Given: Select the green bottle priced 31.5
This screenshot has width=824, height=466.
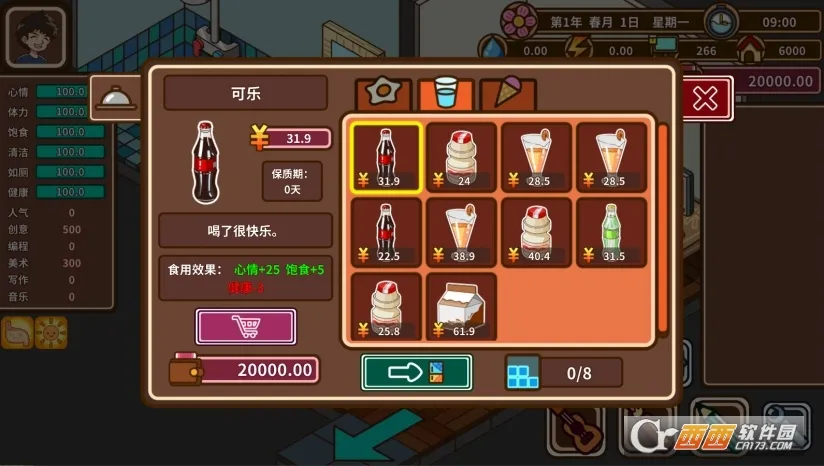Looking at the screenshot, I should (611, 232).
